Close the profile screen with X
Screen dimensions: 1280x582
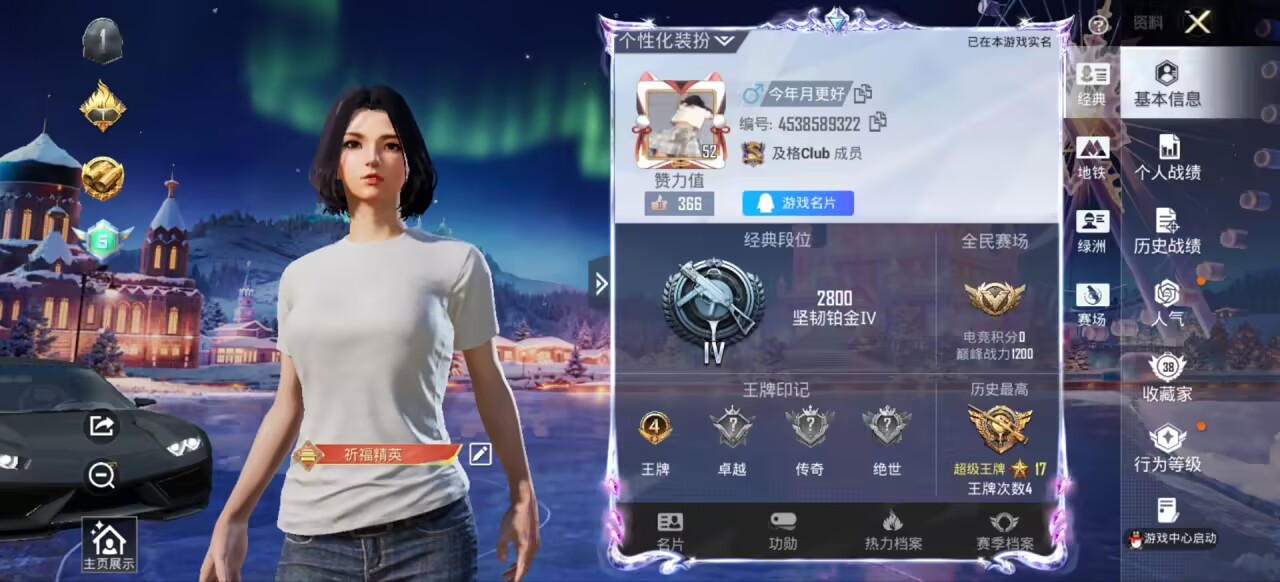pyautogui.click(x=1197, y=22)
